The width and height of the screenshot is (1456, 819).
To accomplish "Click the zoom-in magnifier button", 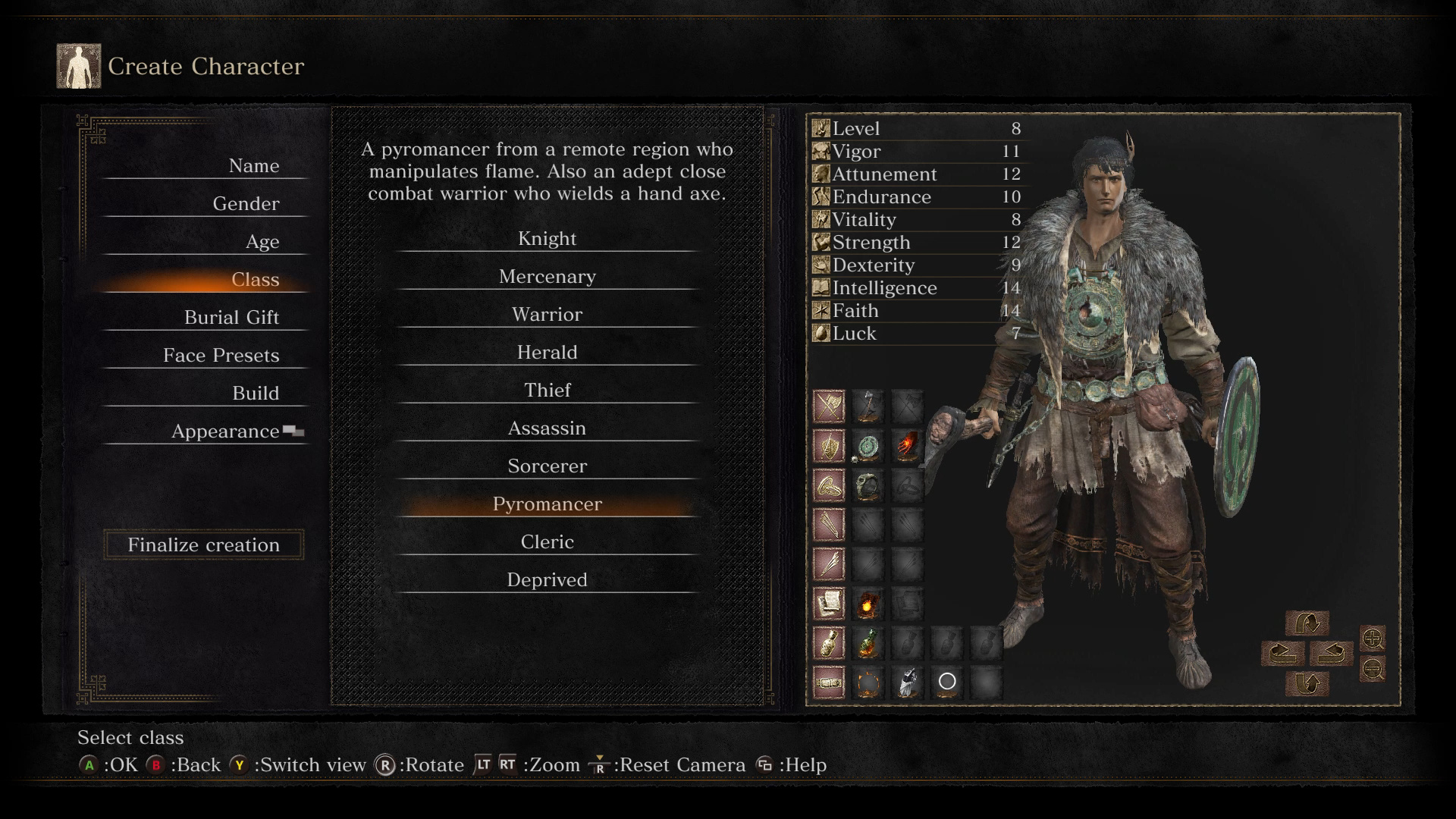I will point(1373,639).
